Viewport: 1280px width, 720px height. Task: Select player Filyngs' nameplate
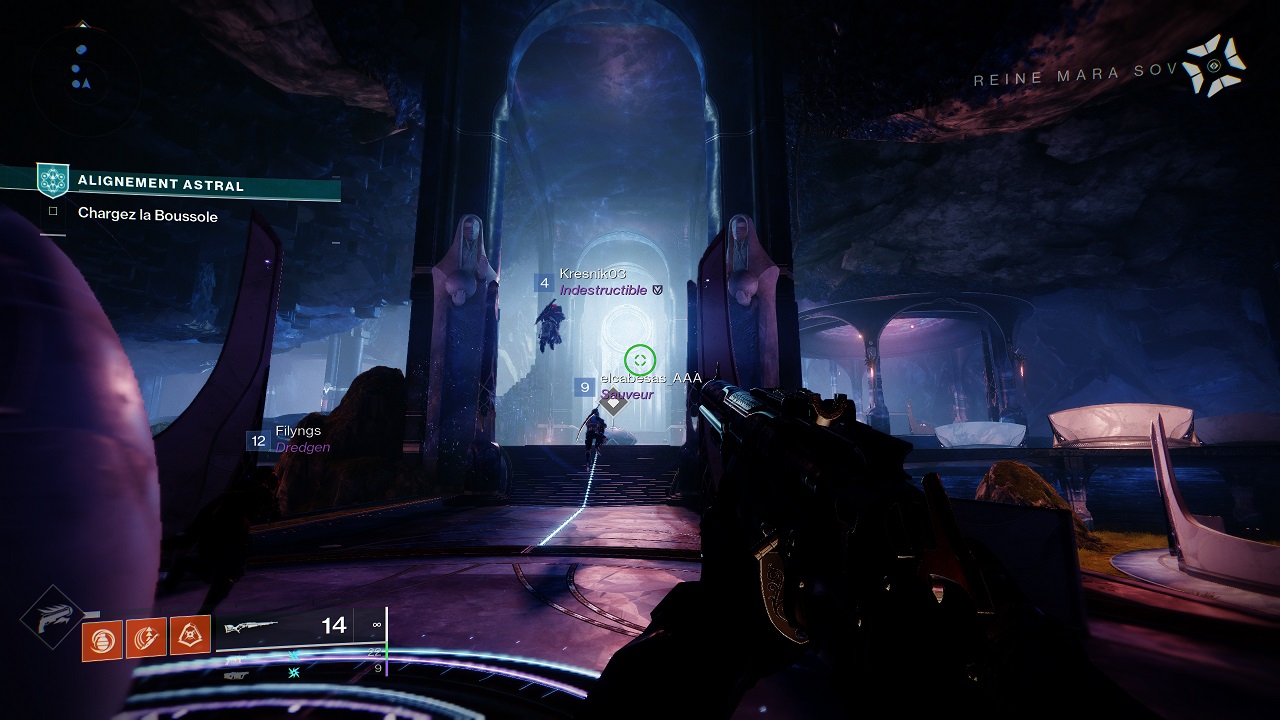tap(298, 431)
